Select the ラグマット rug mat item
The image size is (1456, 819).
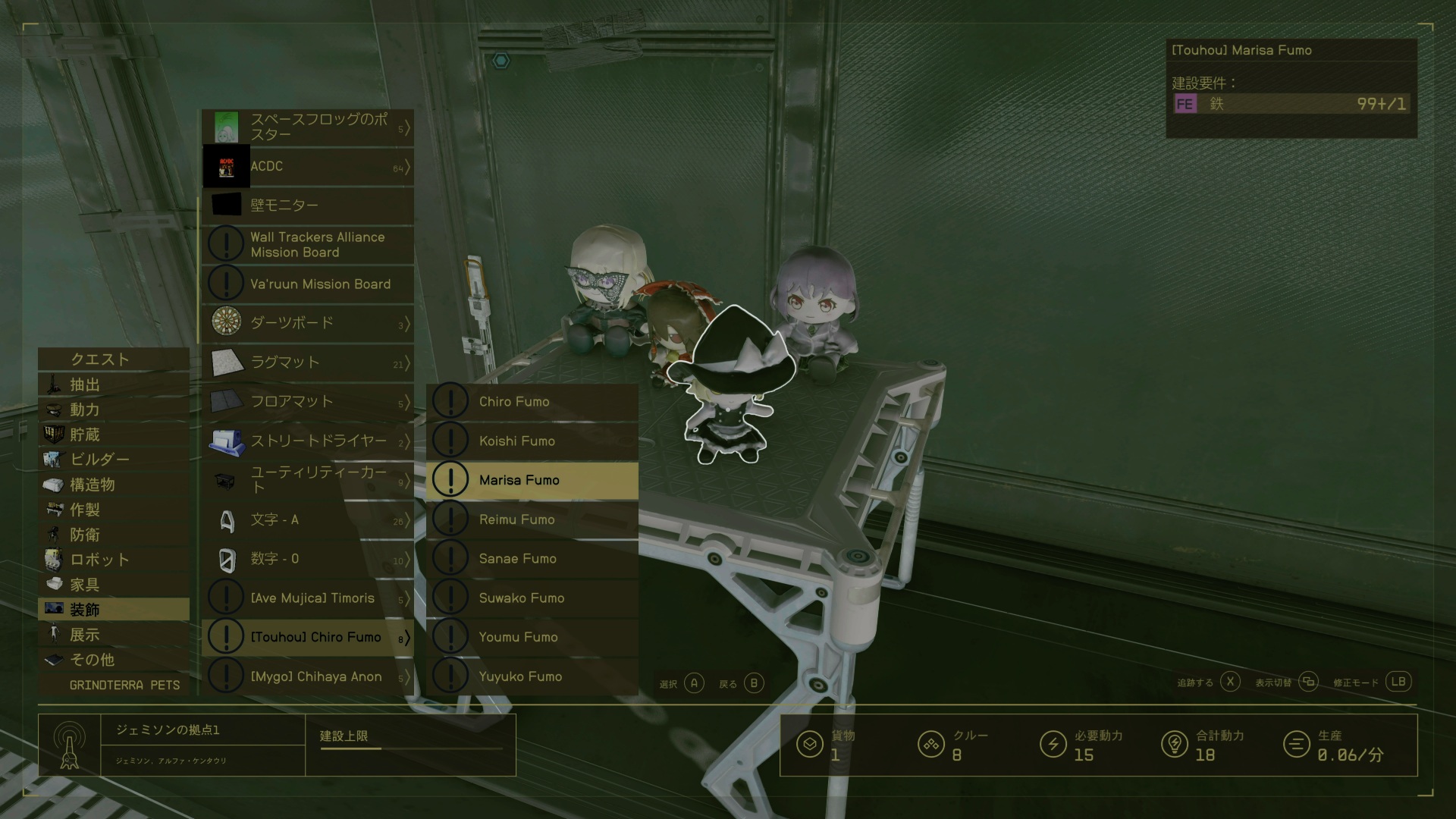[x=308, y=362]
